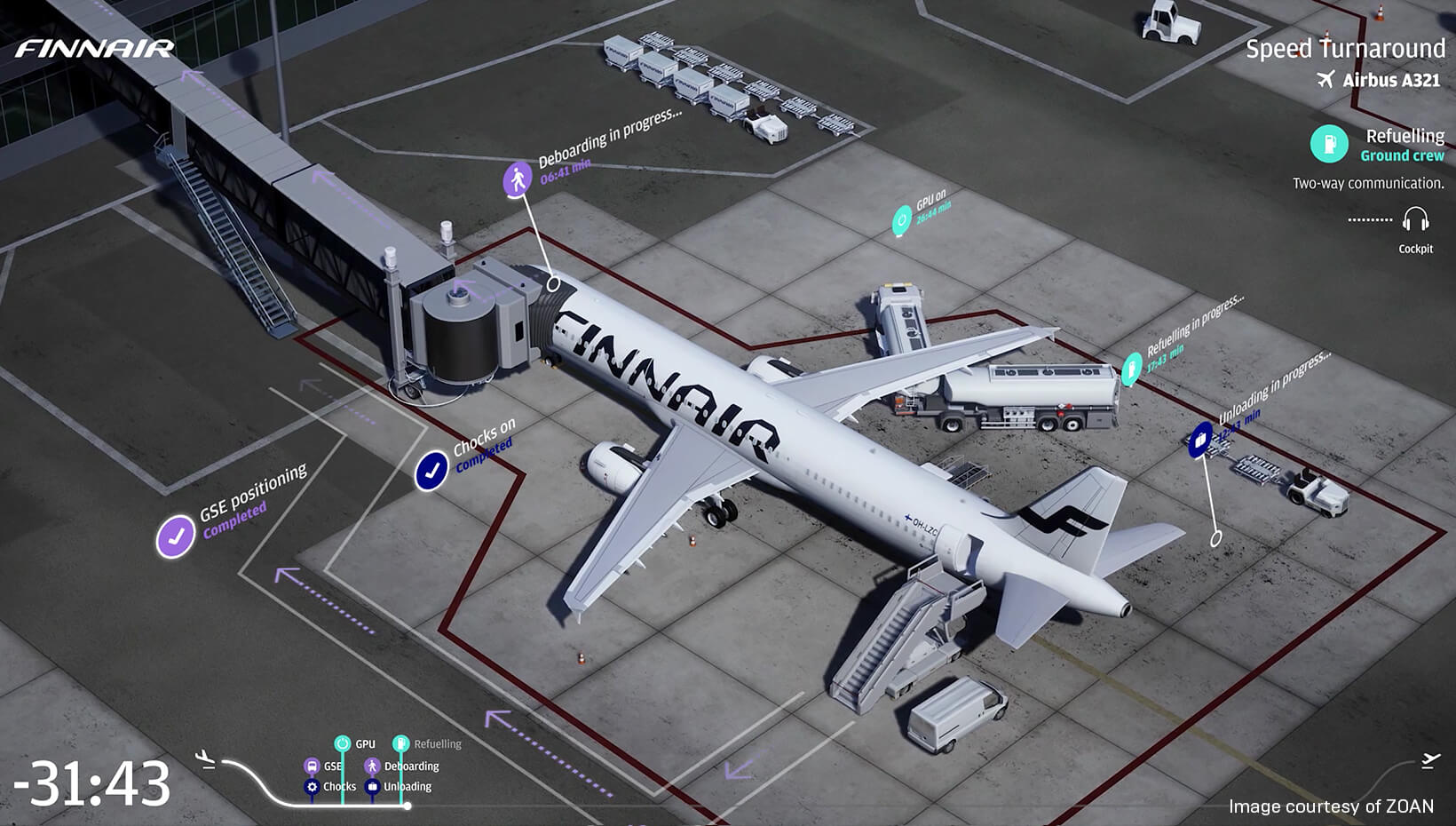Toggle the Chocks on completed checkmark

pos(431,472)
